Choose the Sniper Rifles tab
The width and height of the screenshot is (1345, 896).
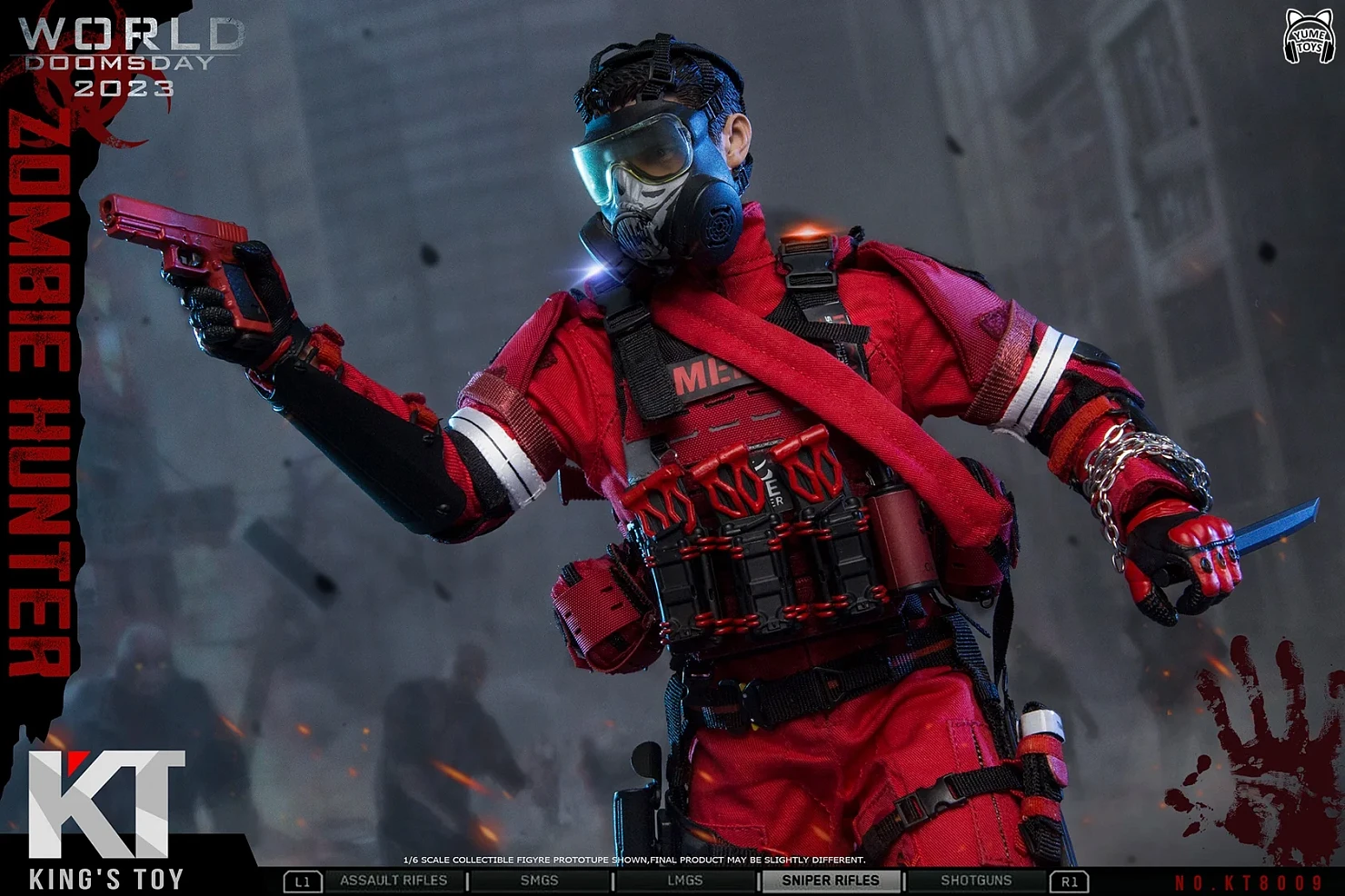coord(831,881)
